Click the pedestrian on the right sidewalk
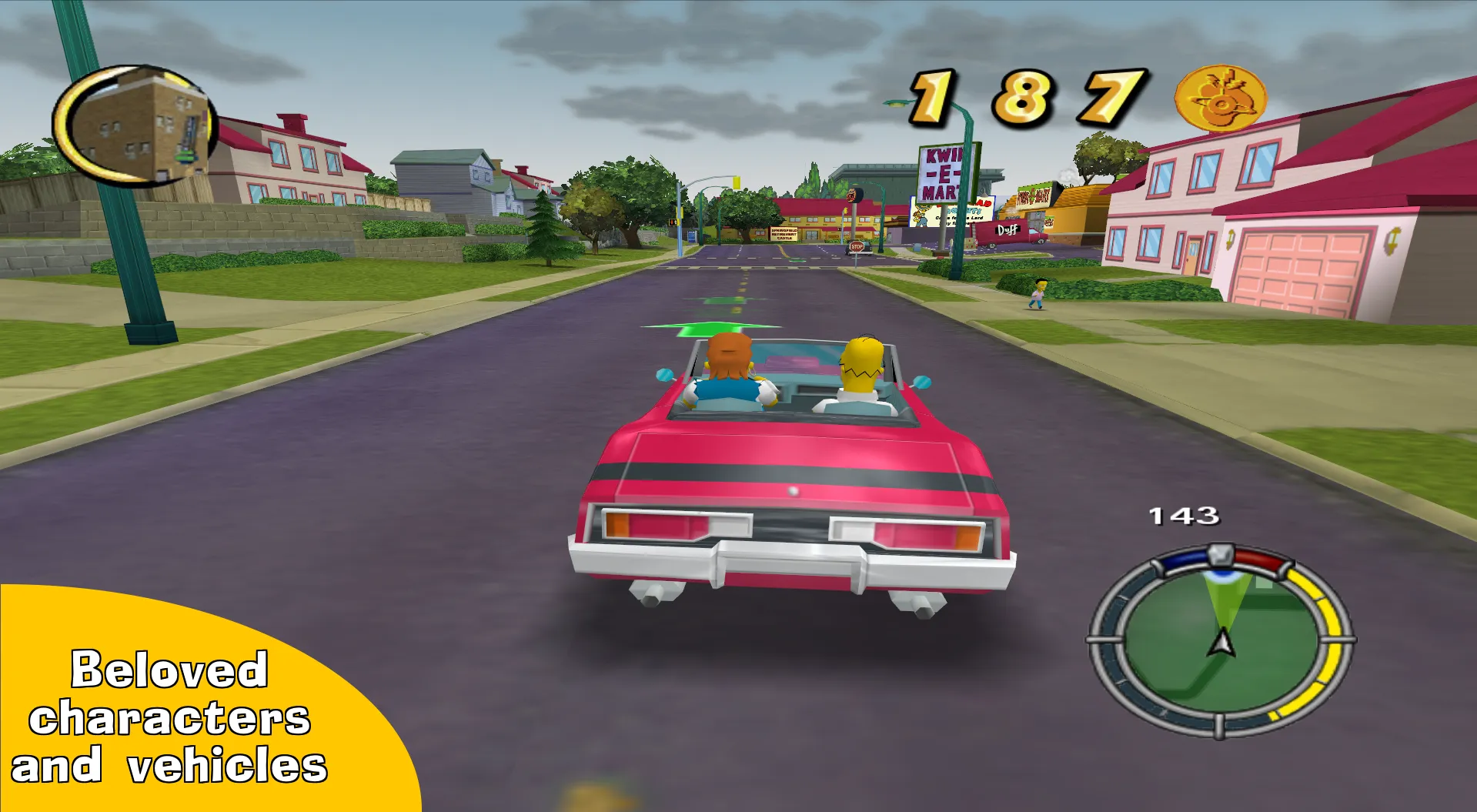This screenshot has height=812, width=1477. click(1038, 292)
